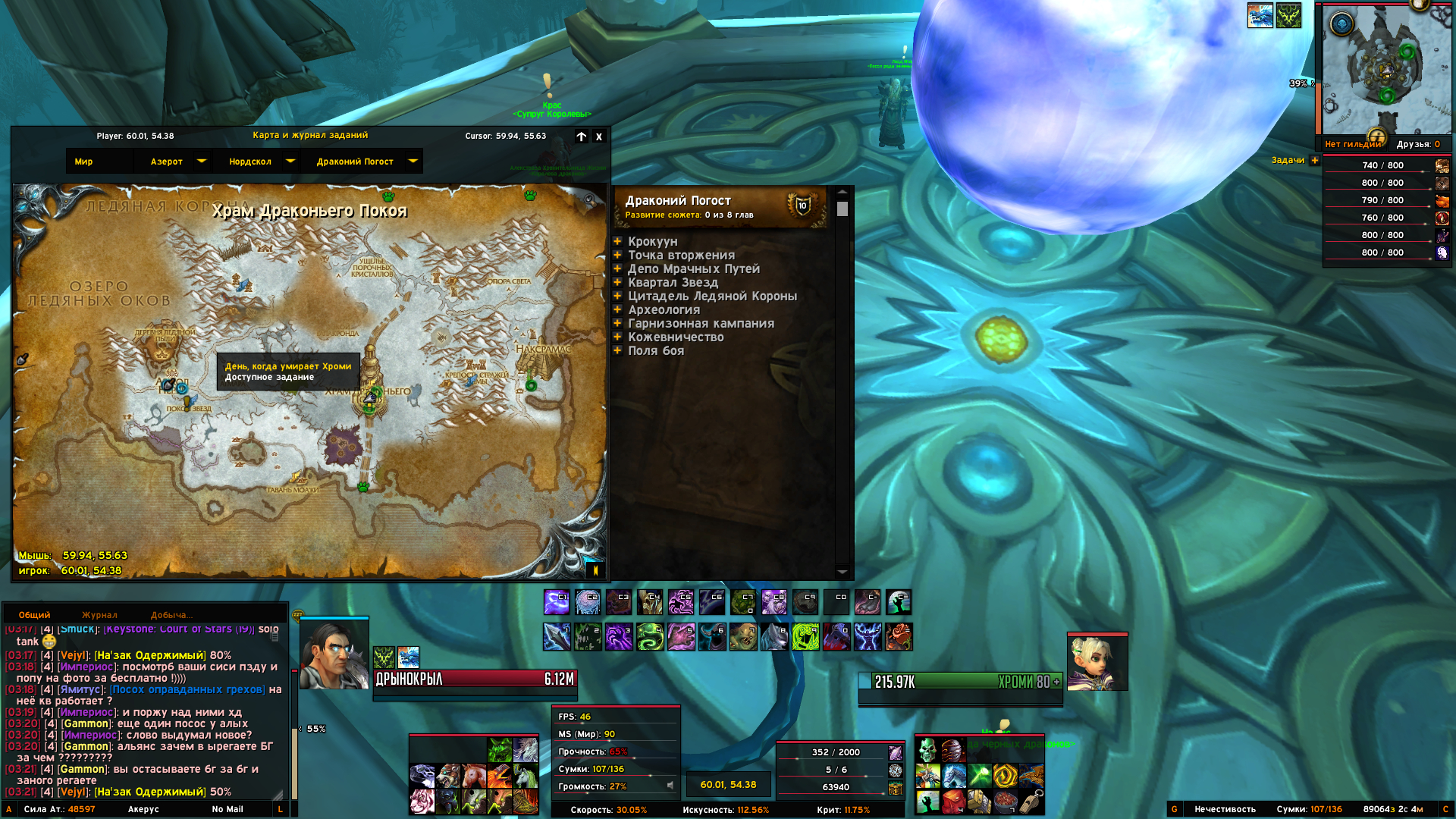Screen dimensions: 1456x819
Task: Select the Дрынокрыл player unit frame
Action: tap(475, 679)
